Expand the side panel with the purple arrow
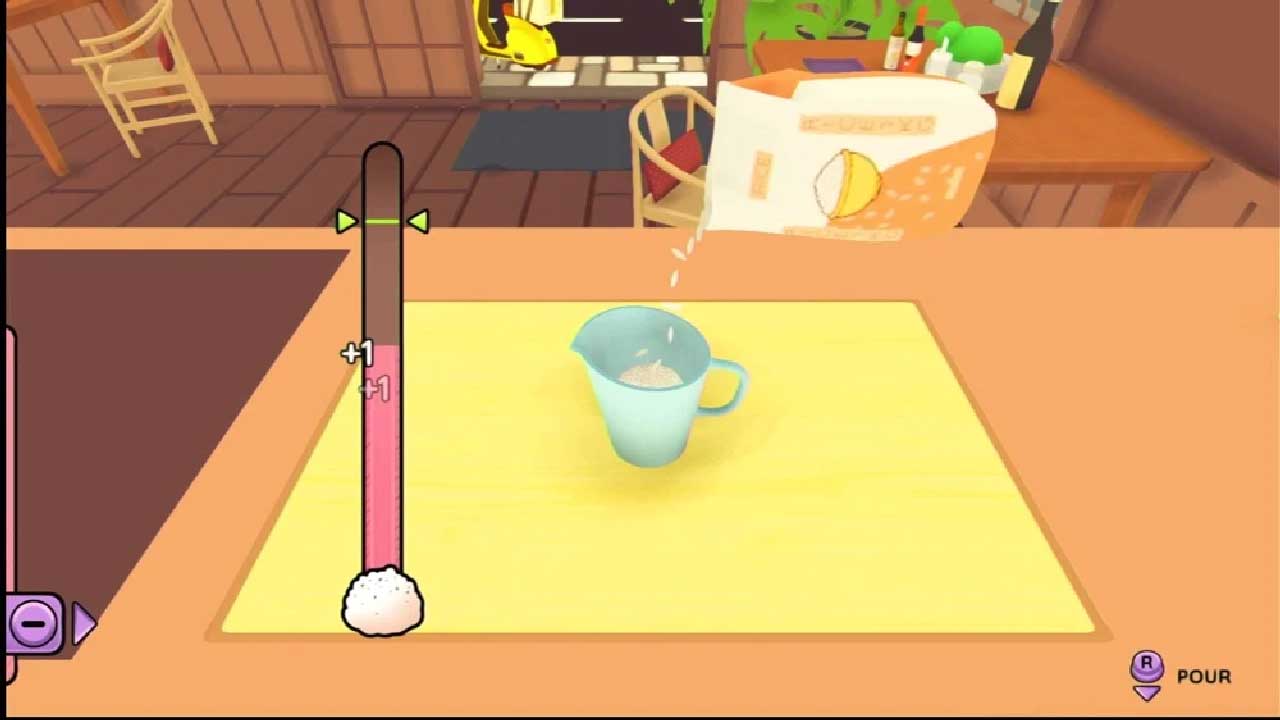1280x720 pixels. 83,625
